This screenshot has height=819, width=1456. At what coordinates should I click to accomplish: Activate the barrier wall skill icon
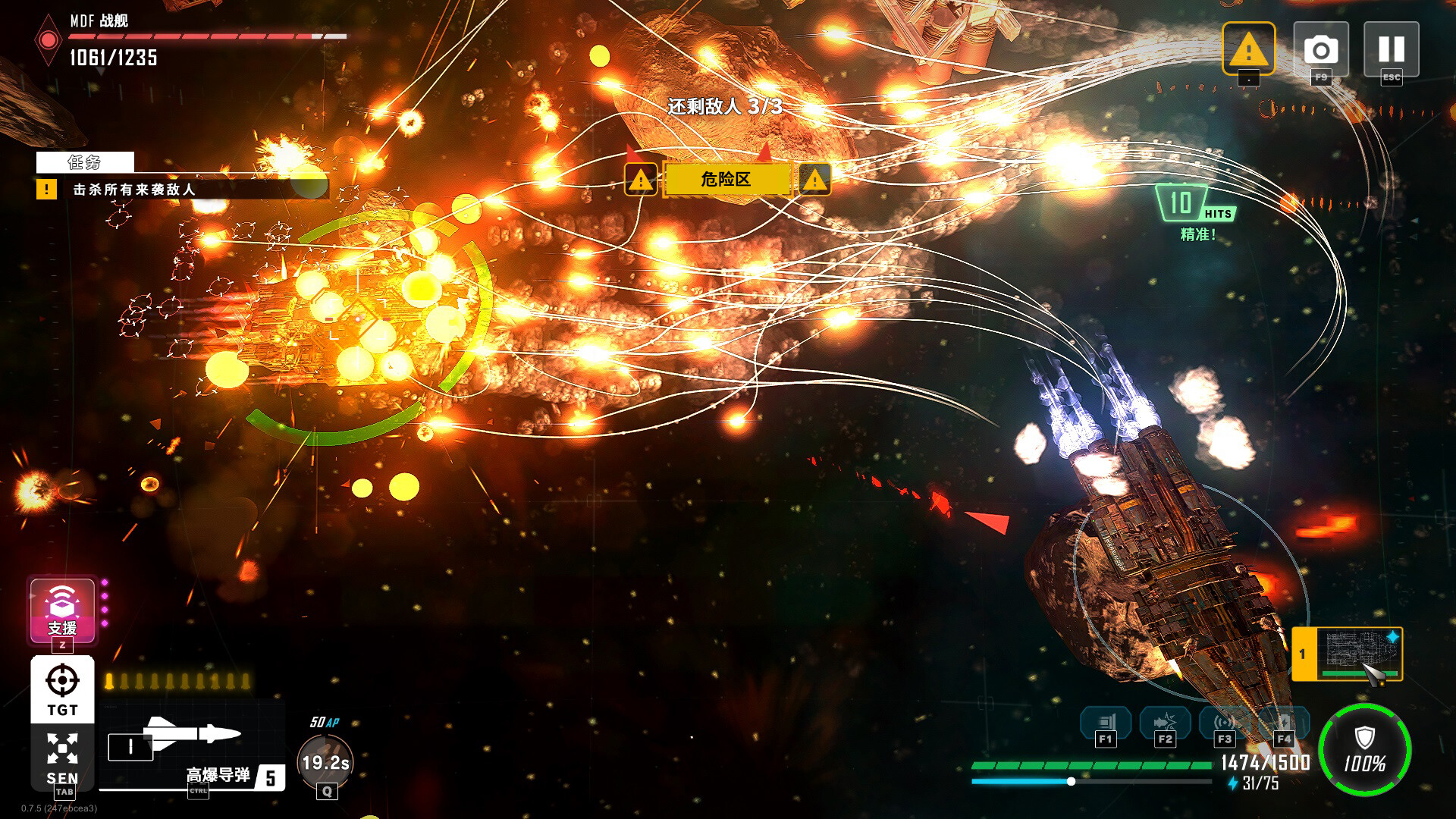(1106, 723)
